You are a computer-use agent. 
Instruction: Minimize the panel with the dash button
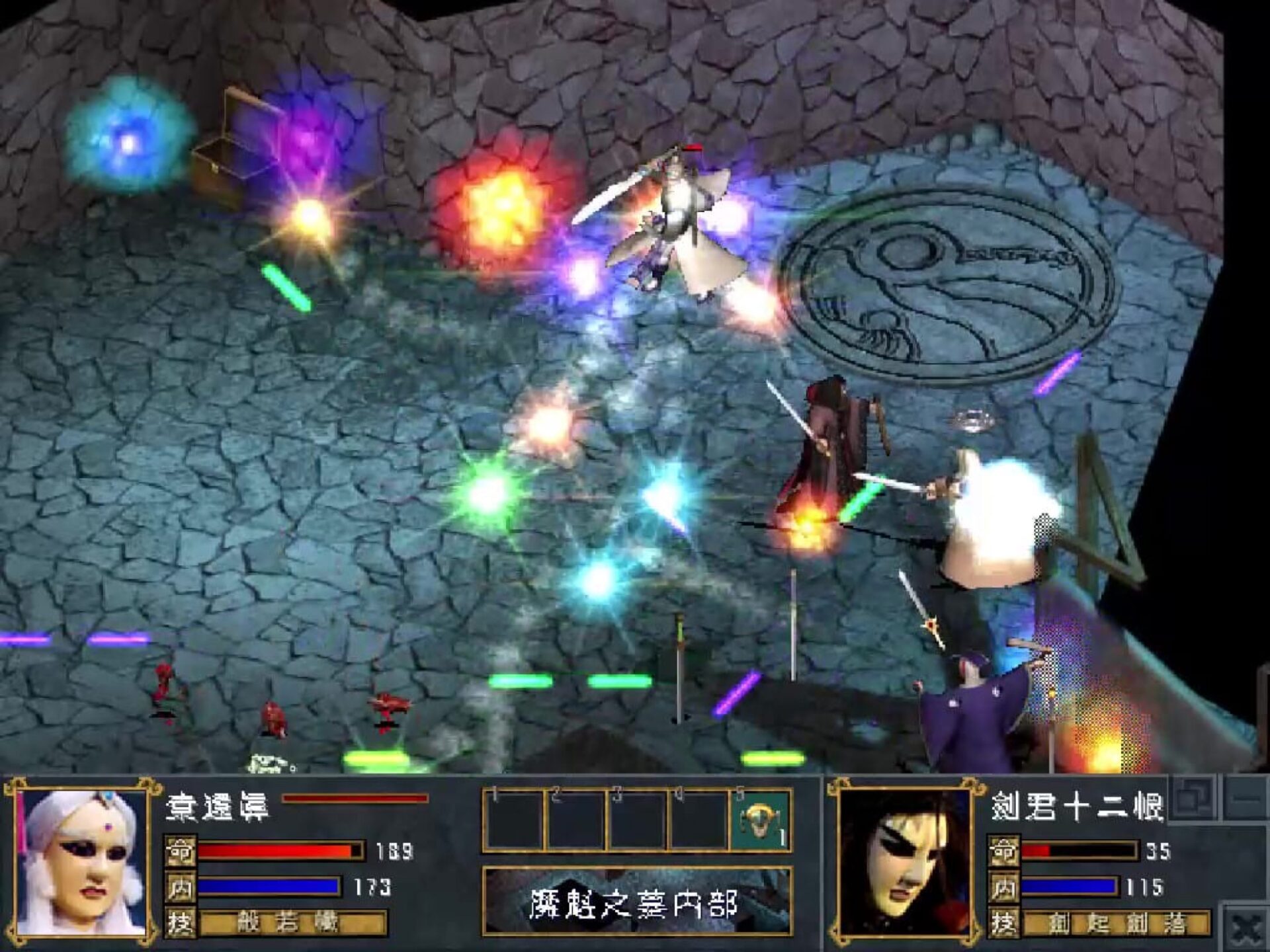1246,799
